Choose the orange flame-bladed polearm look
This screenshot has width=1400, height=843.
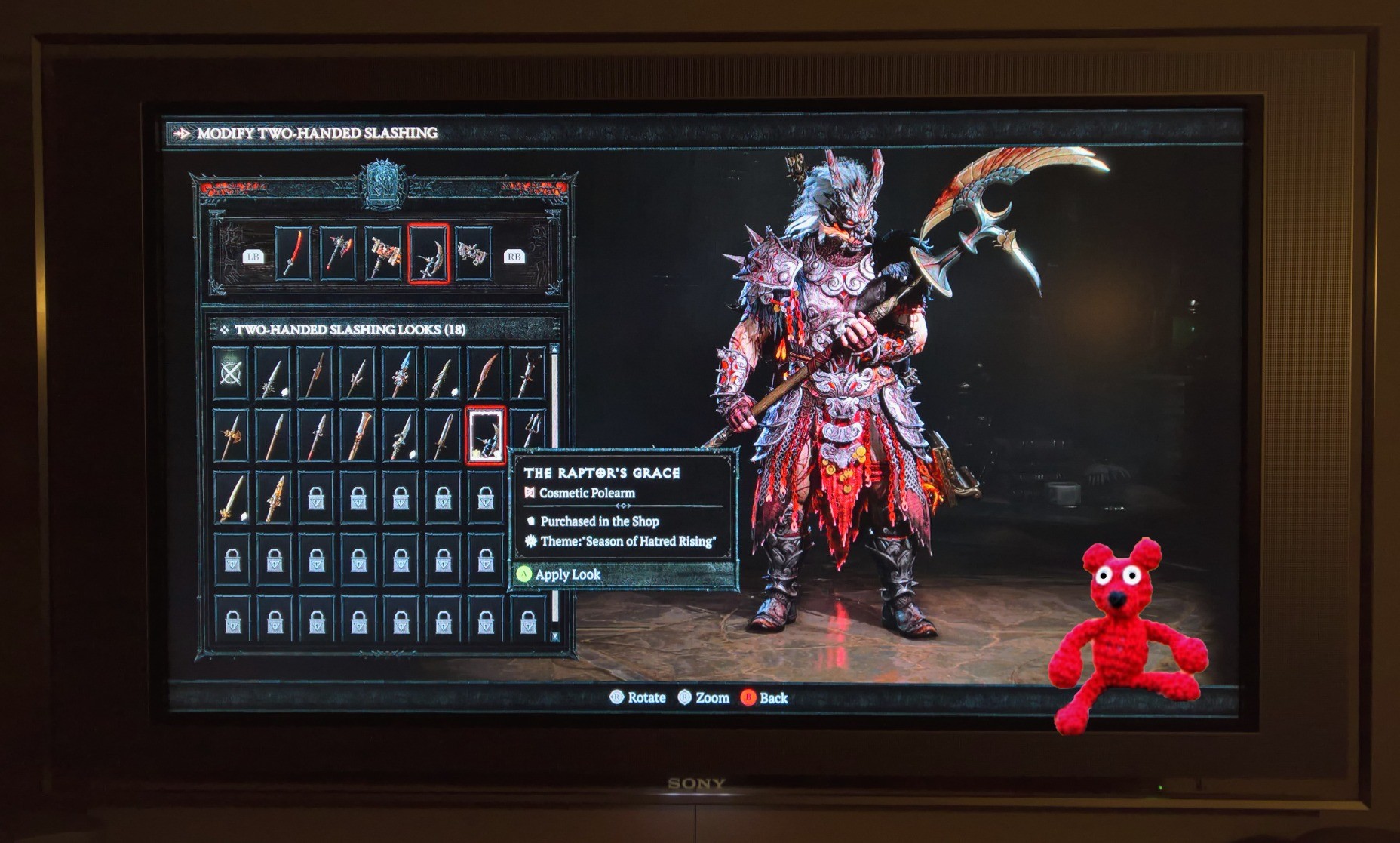[x=274, y=497]
